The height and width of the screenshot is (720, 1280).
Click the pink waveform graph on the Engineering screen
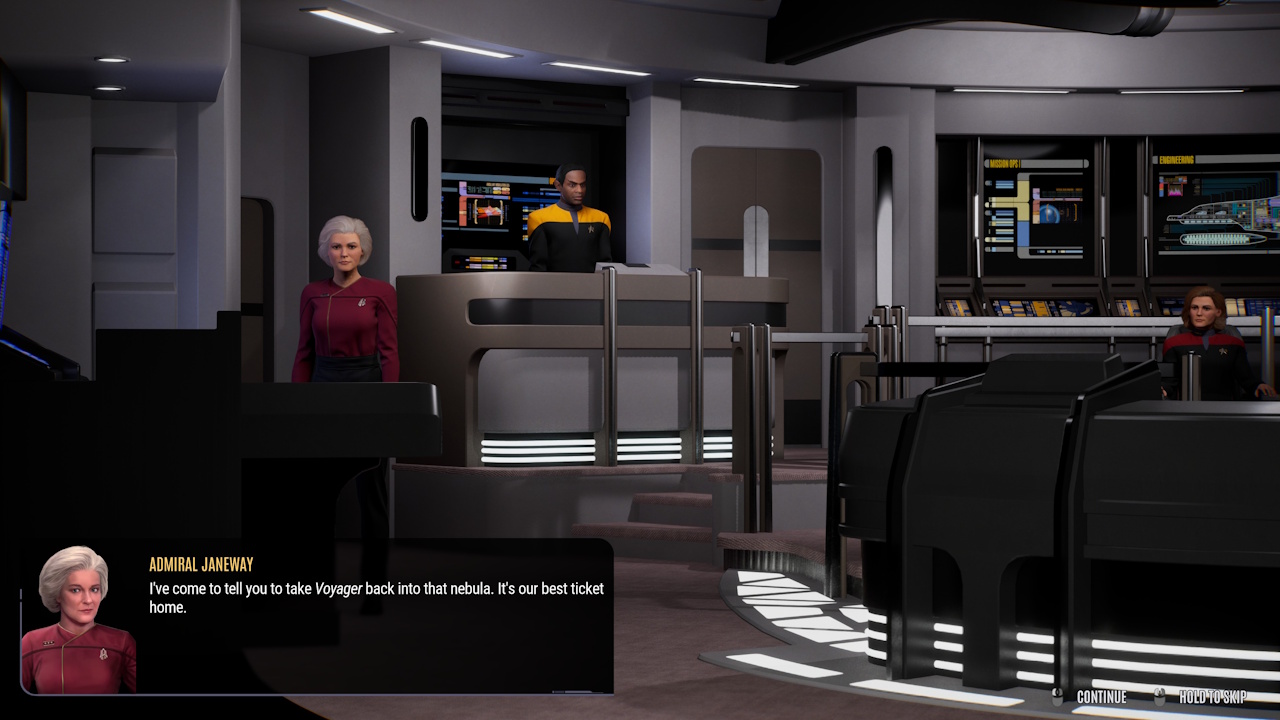[x=1175, y=190]
